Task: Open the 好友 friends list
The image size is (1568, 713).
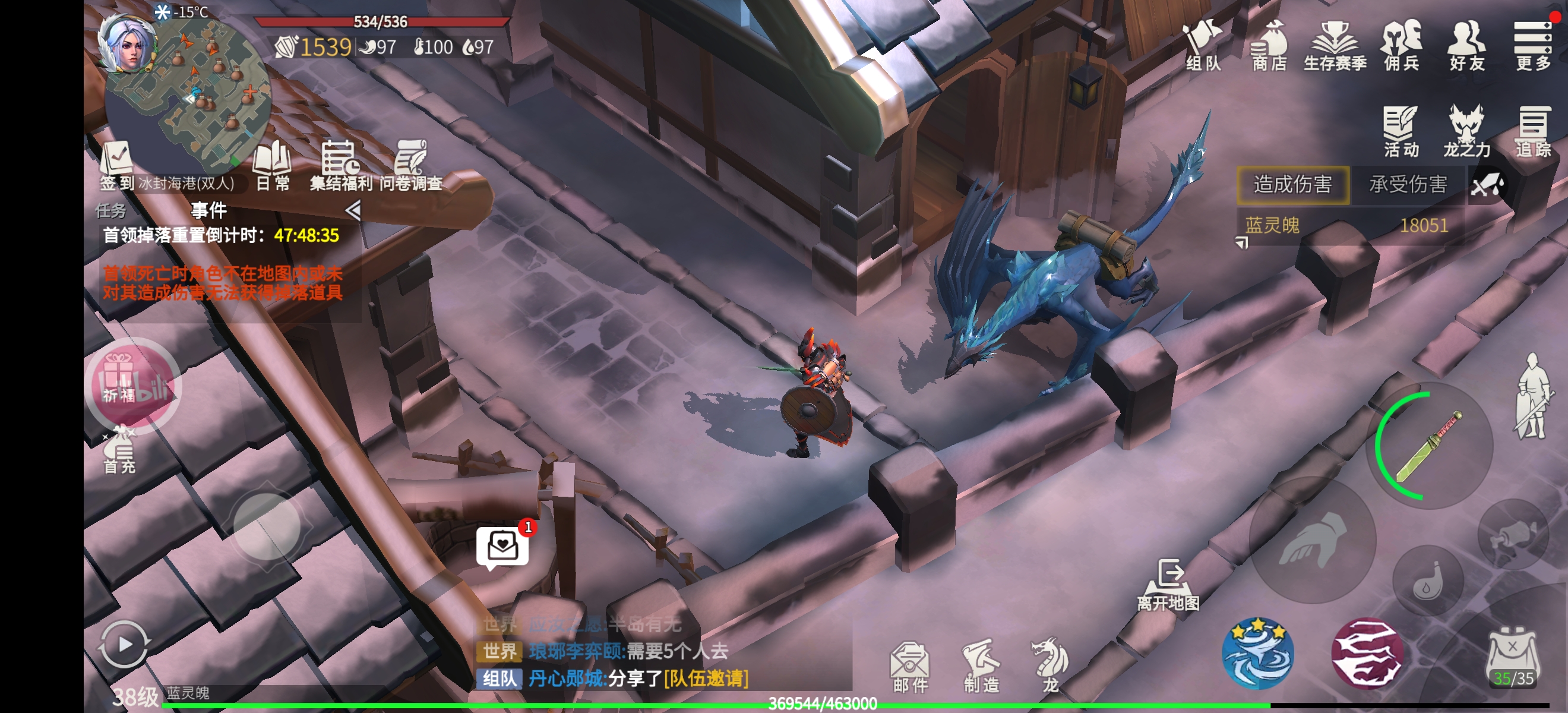Action: (1467, 45)
